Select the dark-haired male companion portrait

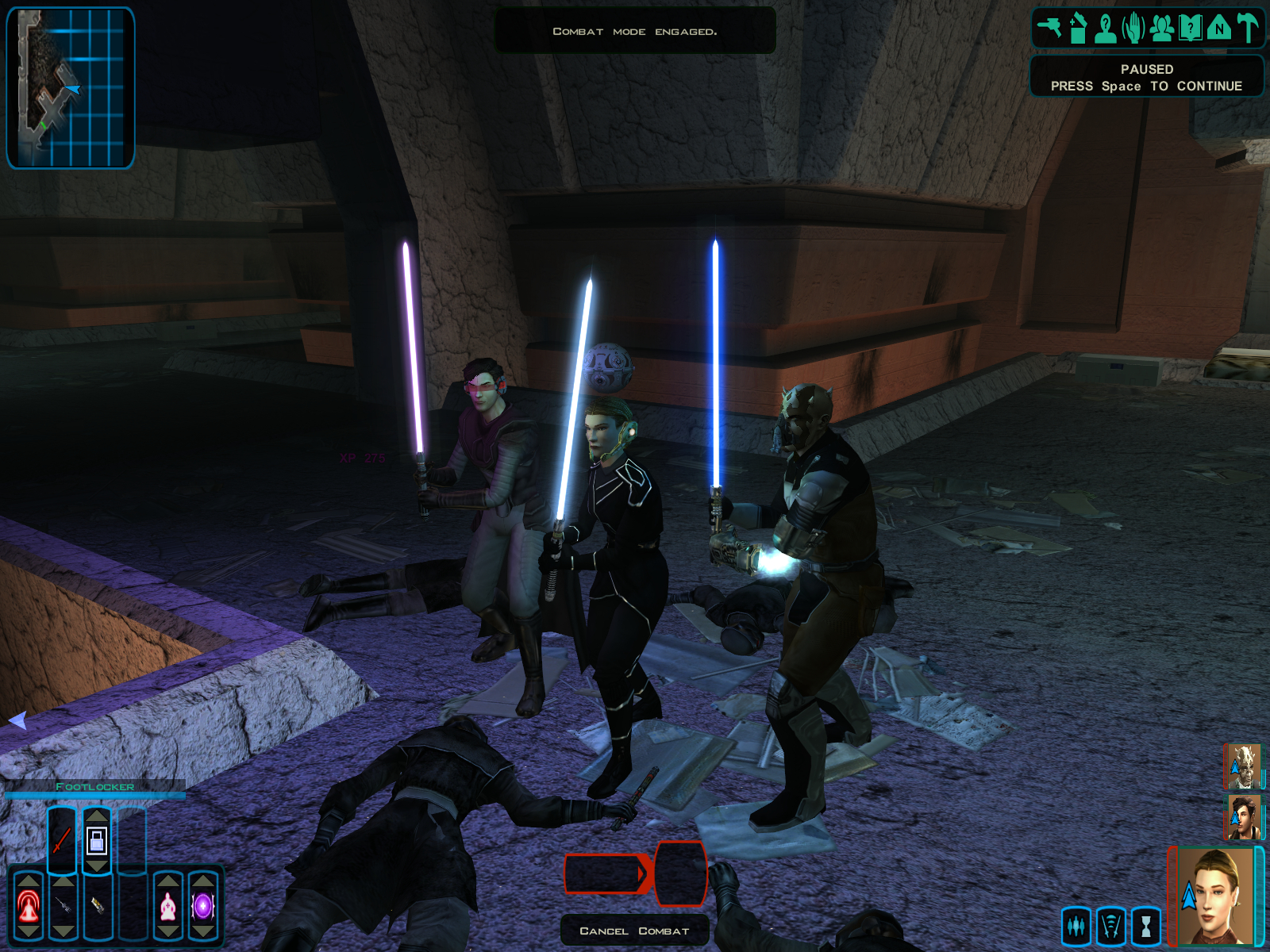coord(1243,817)
